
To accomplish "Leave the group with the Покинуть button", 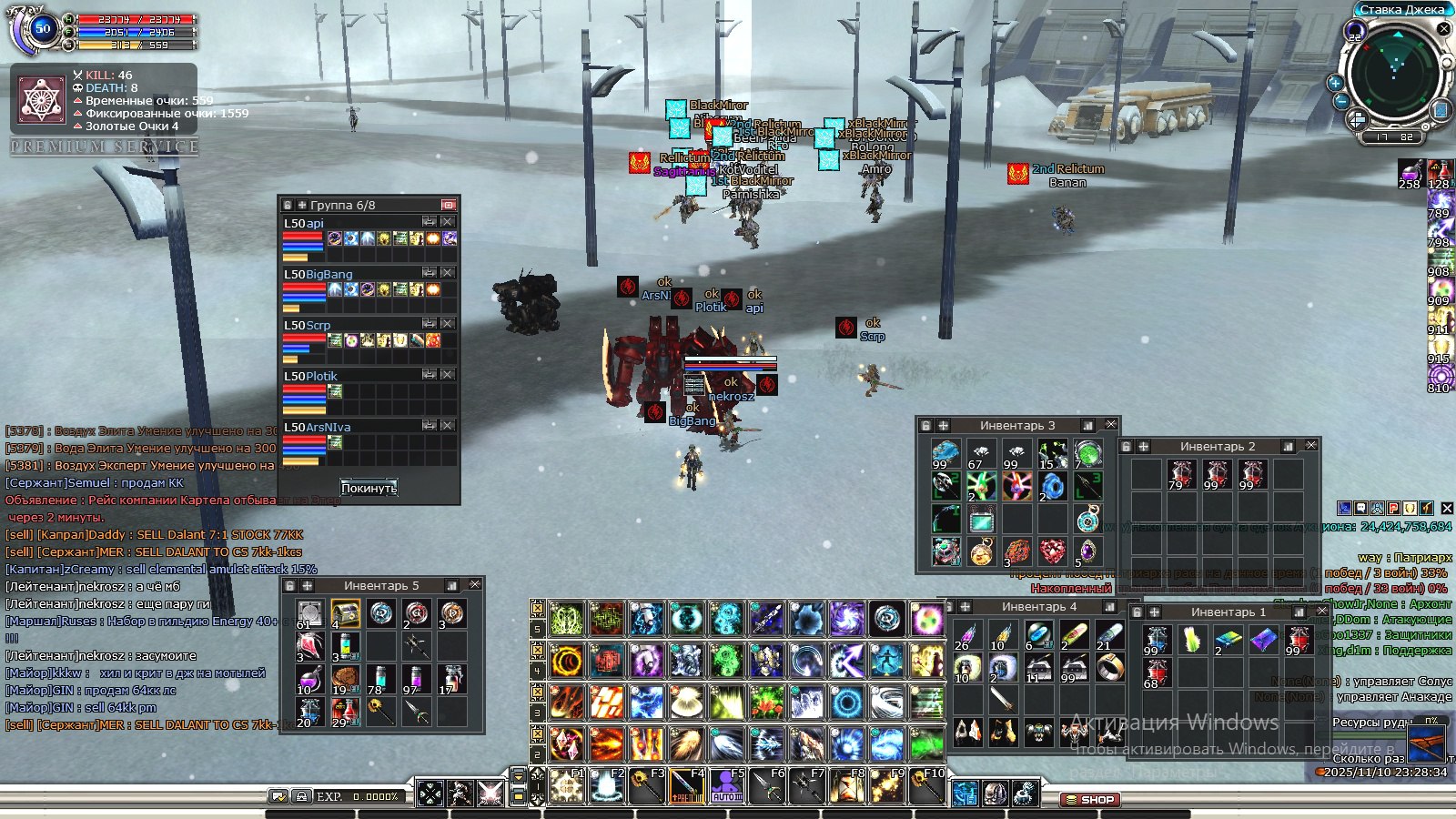I will pos(369,488).
